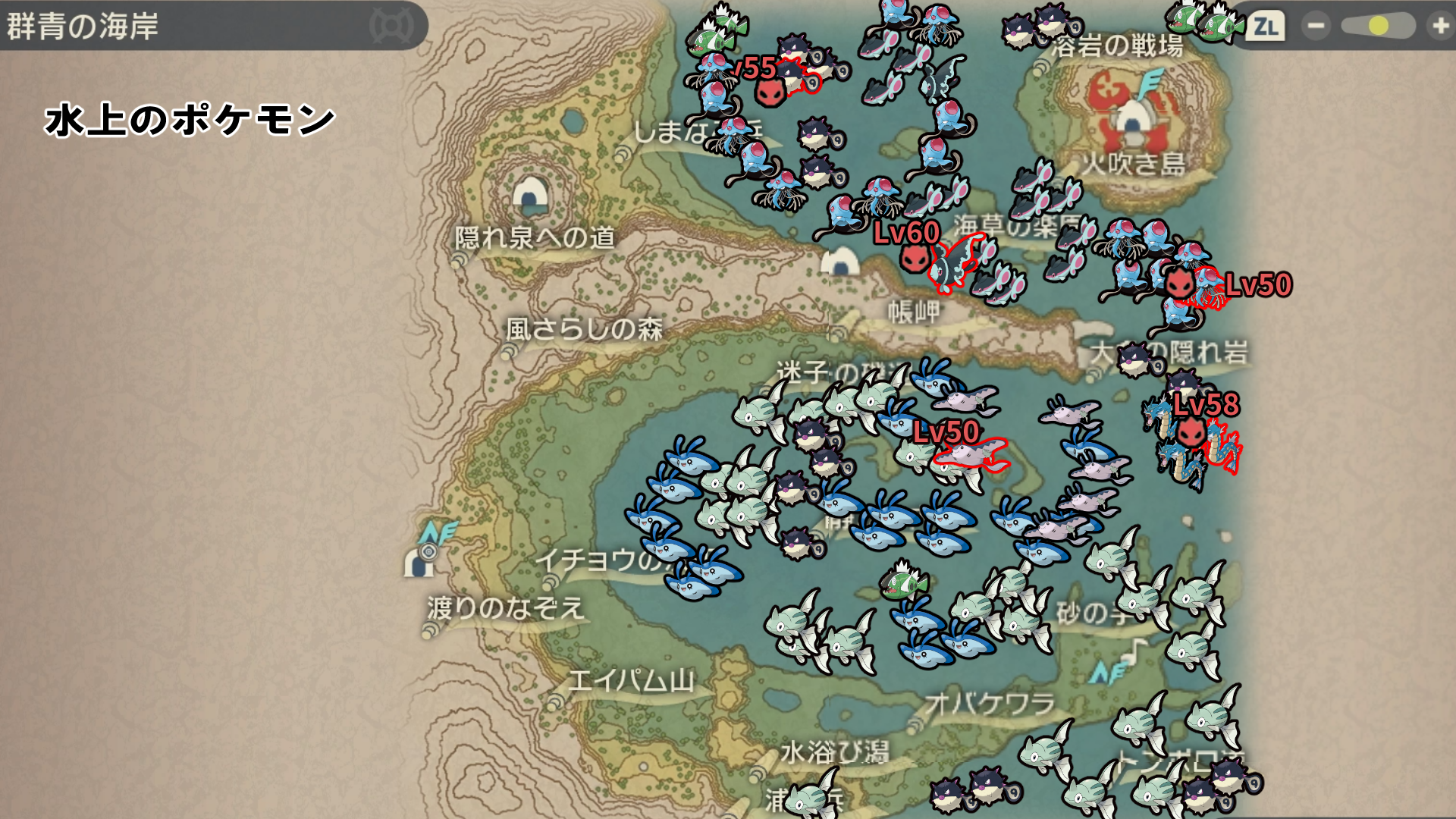1456x819 pixels.
Task: Click the エイパム山 location label
Action: click(x=631, y=680)
